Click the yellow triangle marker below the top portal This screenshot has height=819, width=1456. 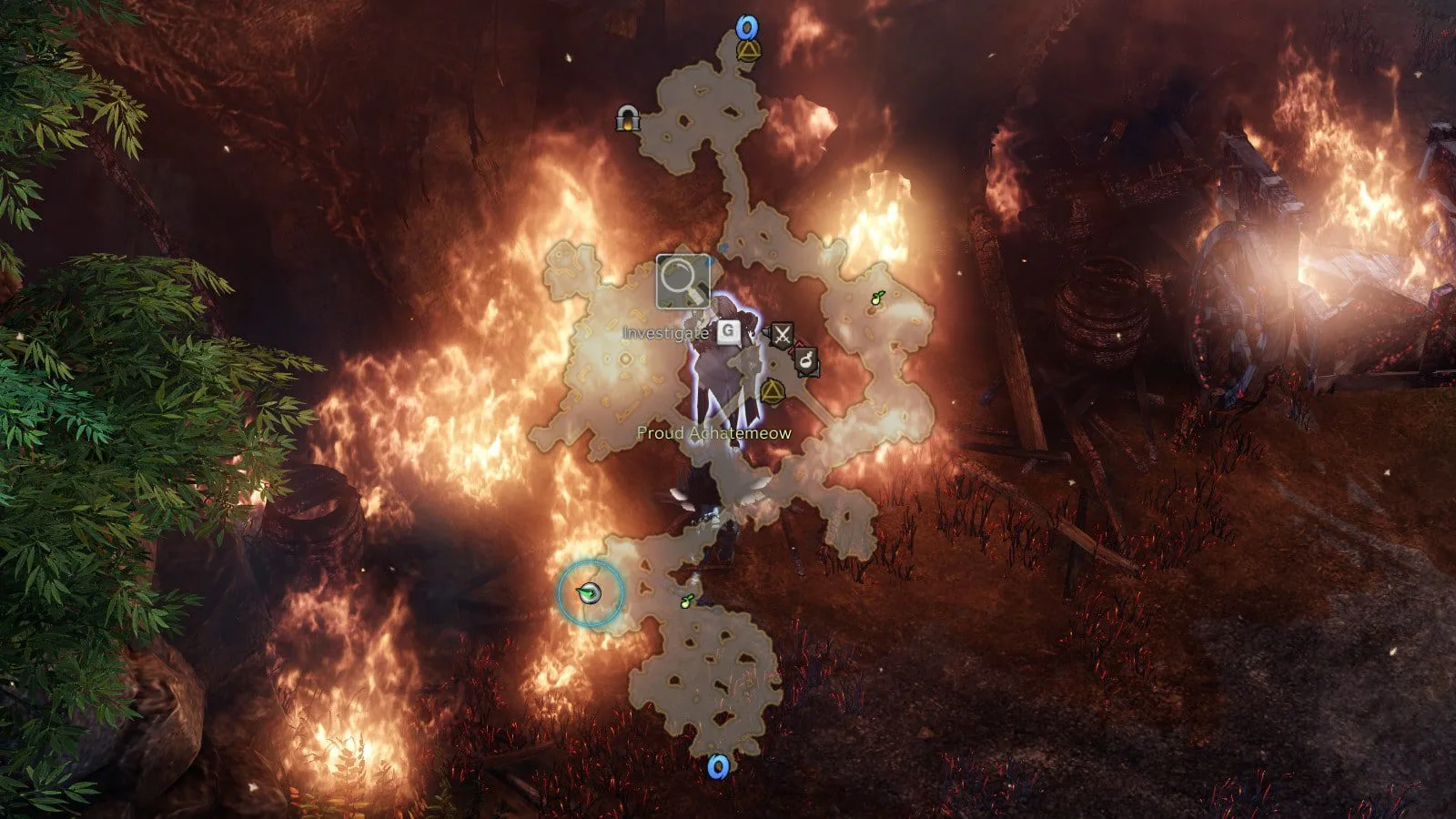click(x=748, y=50)
